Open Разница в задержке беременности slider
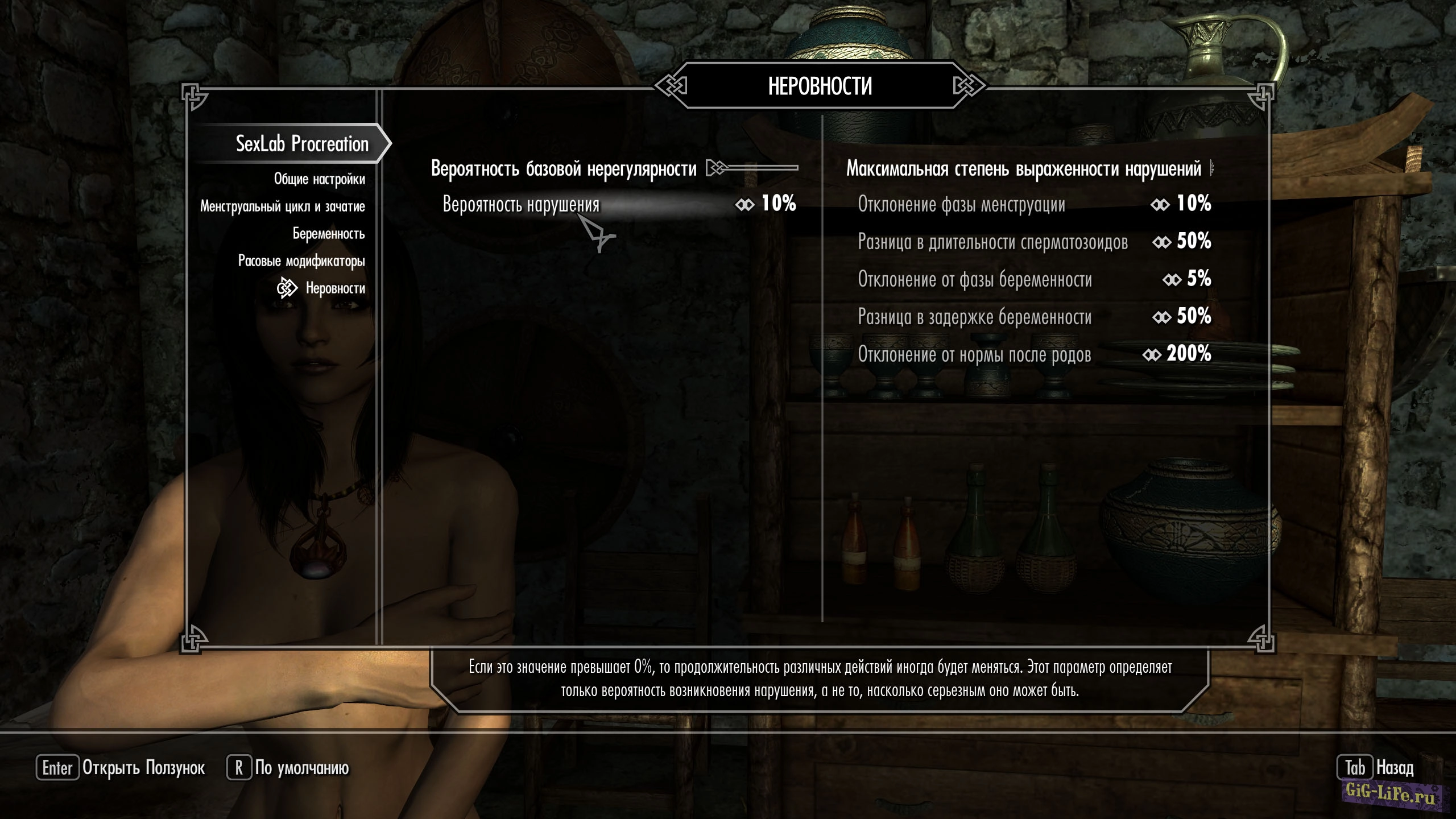 tap(1033, 317)
